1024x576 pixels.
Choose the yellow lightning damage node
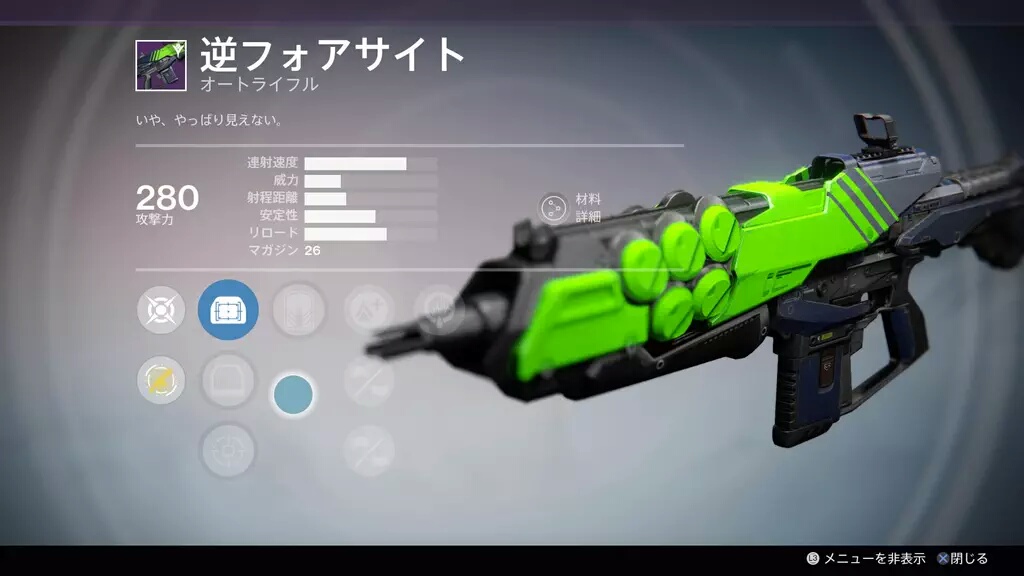pos(161,381)
